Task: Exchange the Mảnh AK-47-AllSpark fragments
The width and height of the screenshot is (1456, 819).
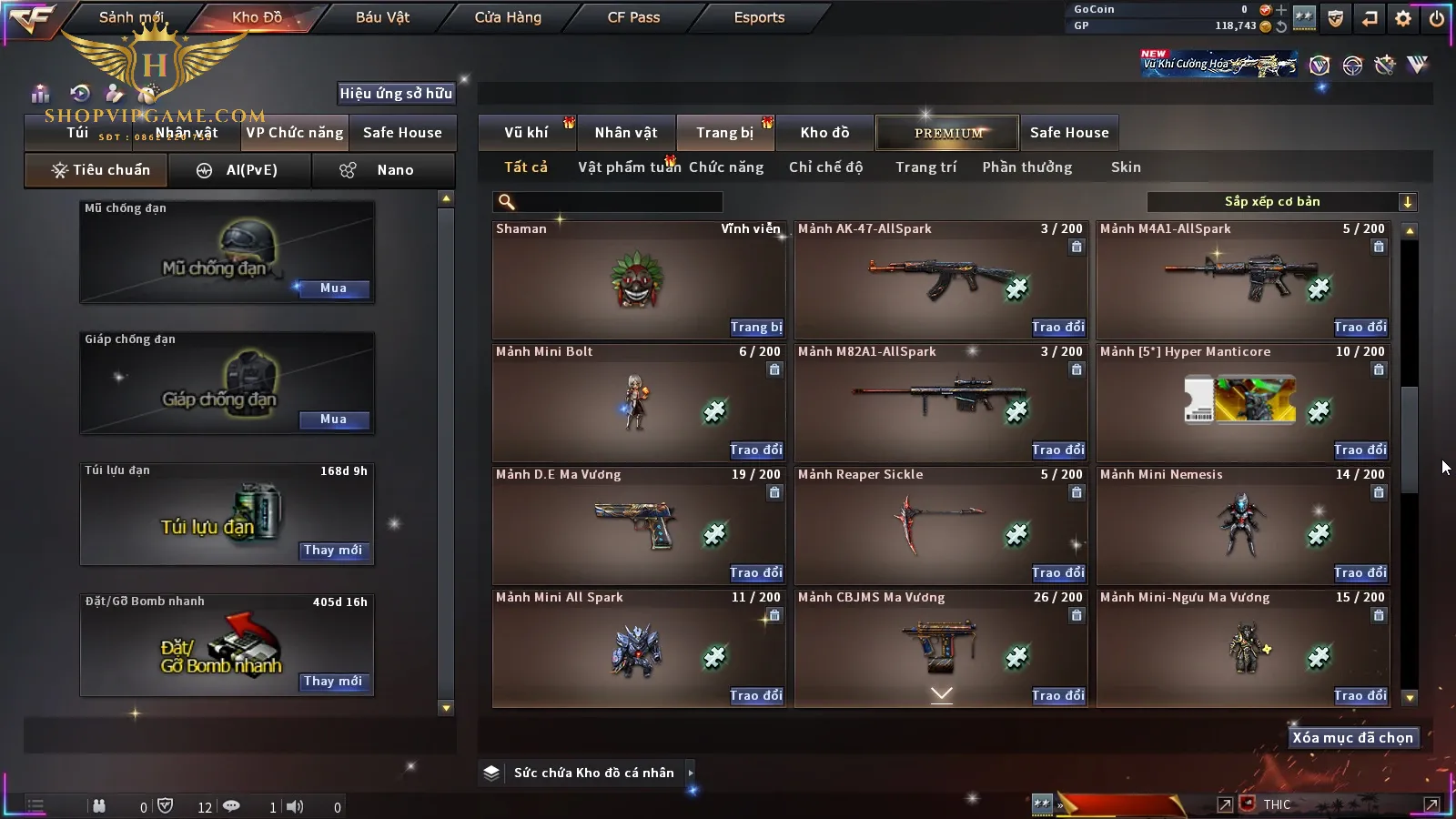Action: 1057,327
